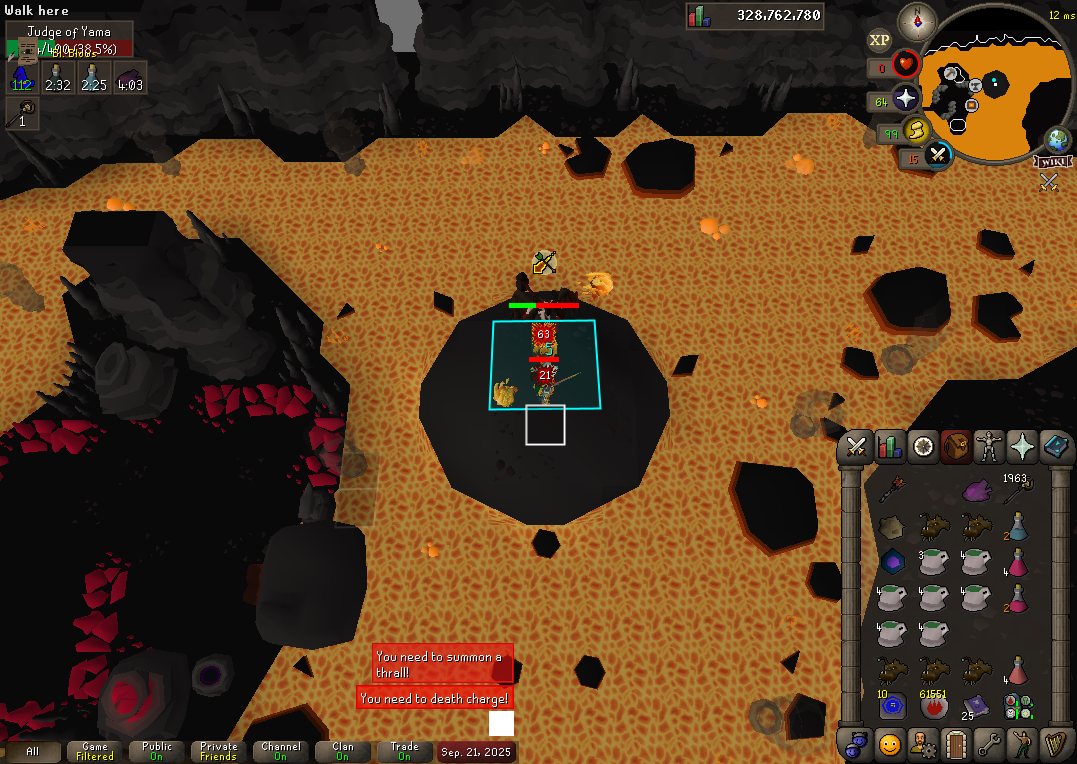Switch to the Skills tab
1077x764 pixels.
pyautogui.click(x=890, y=447)
